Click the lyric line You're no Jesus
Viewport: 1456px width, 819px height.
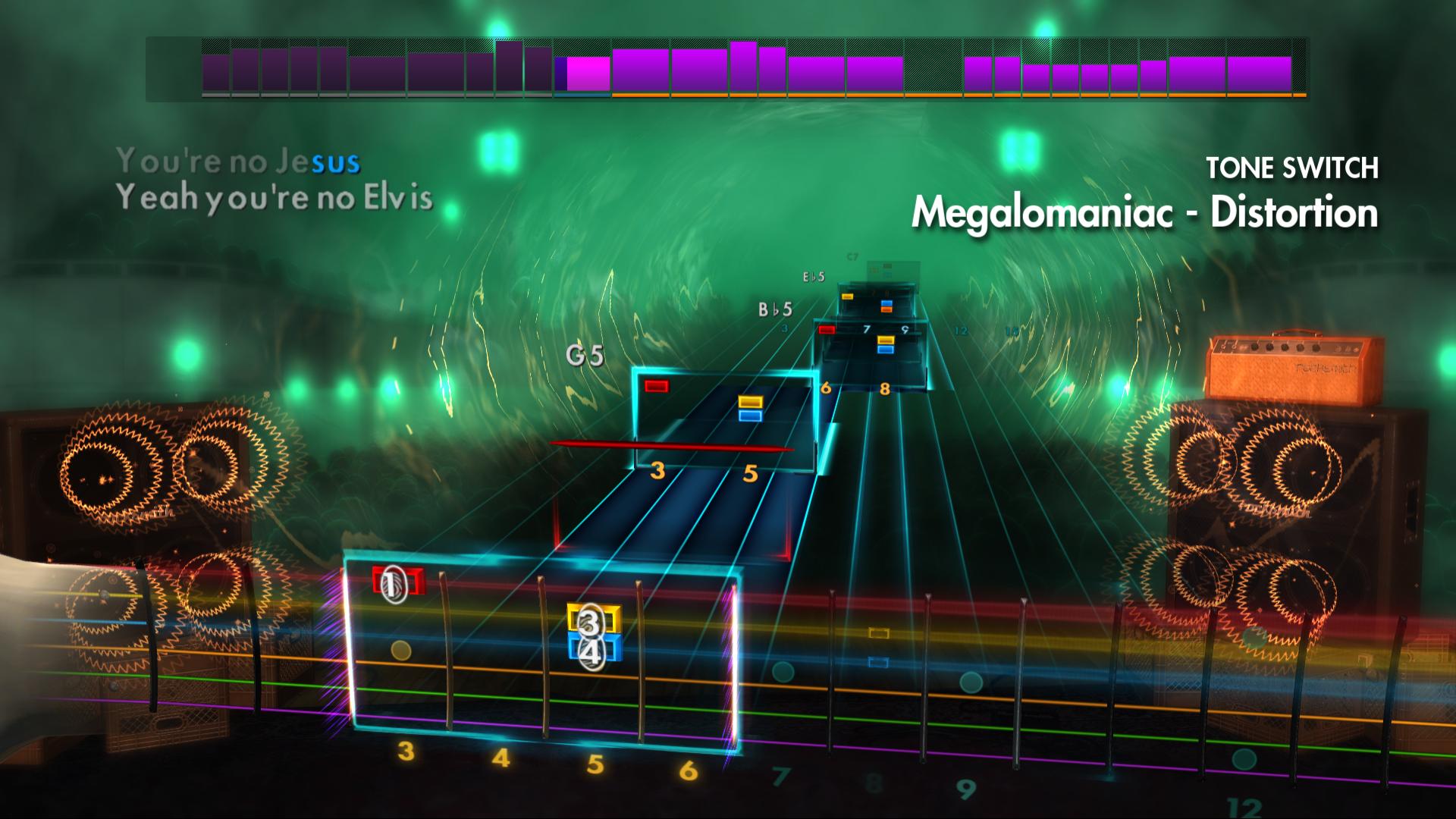pos(239,160)
